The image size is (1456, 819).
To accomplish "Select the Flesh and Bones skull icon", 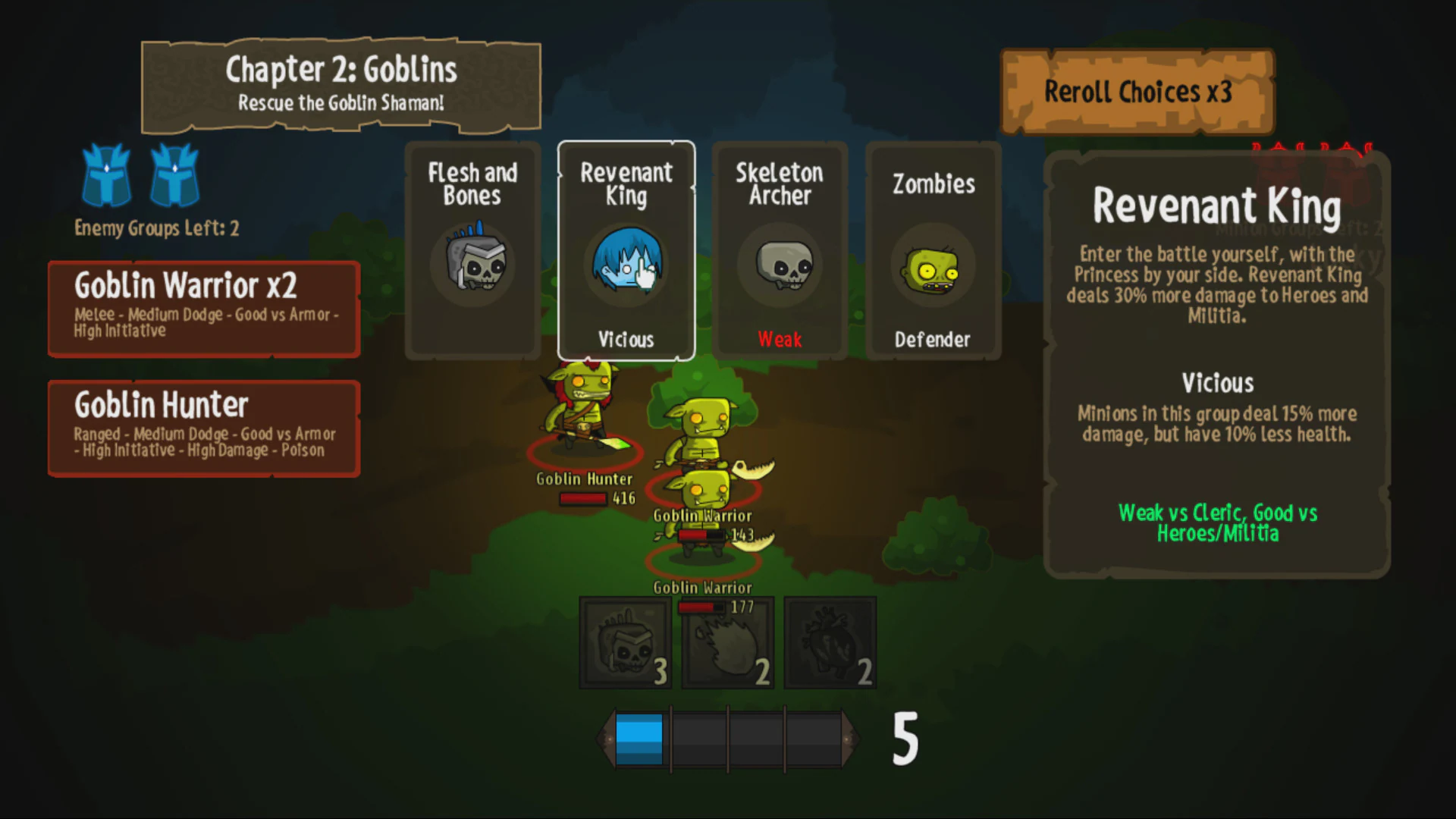I will pos(472,265).
